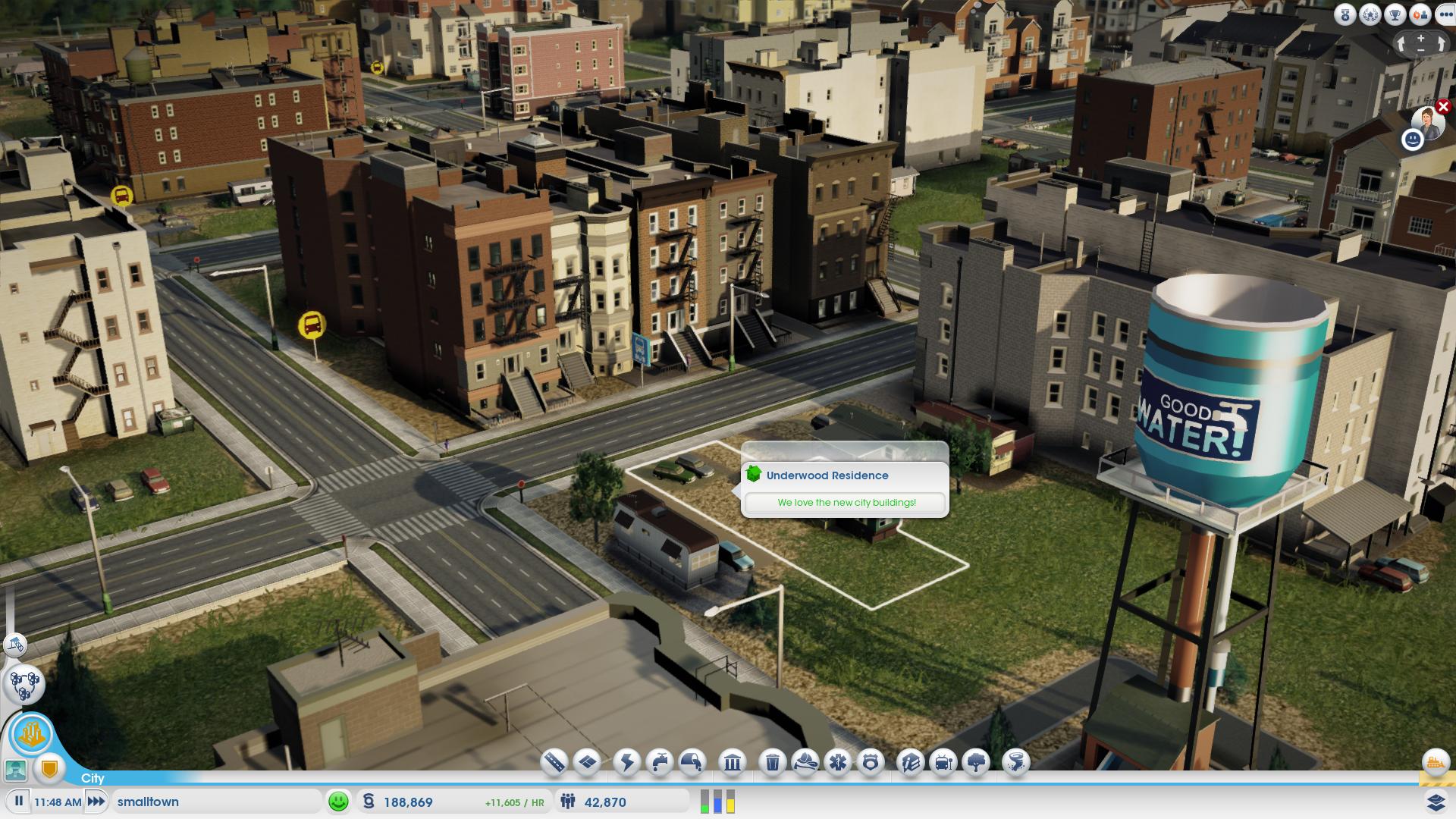Open the Parks tree menu
This screenshot has width=1456, height=819.
click(x=976, y=761)
